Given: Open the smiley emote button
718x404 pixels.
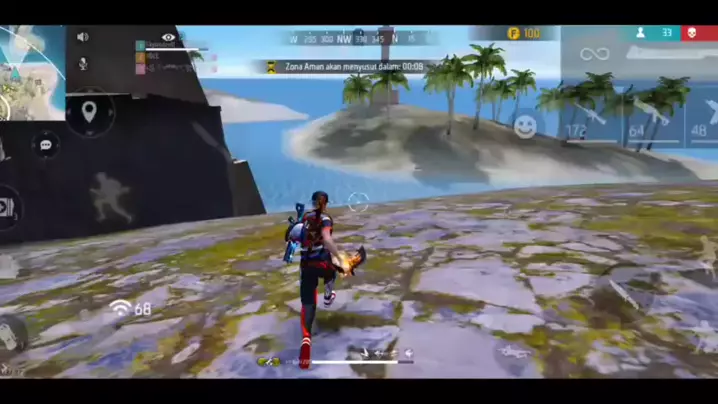Looking at the screenshot, I should (x=525, y=126).
